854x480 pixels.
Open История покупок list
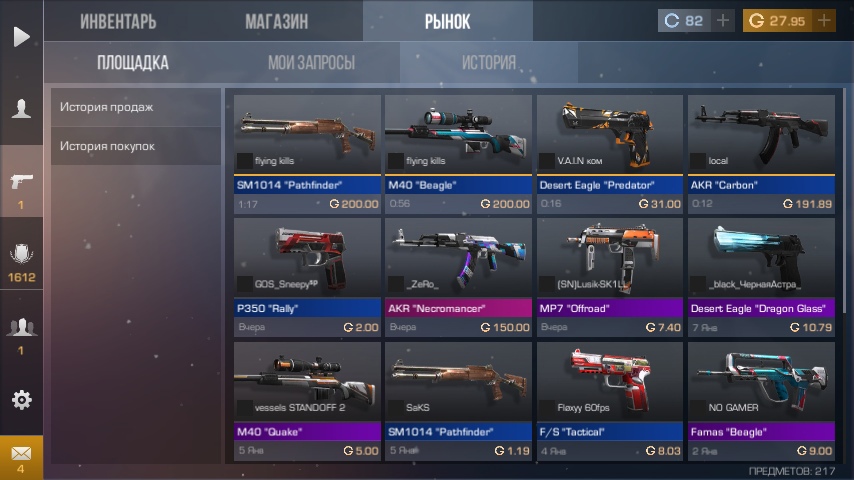(135, 146)
